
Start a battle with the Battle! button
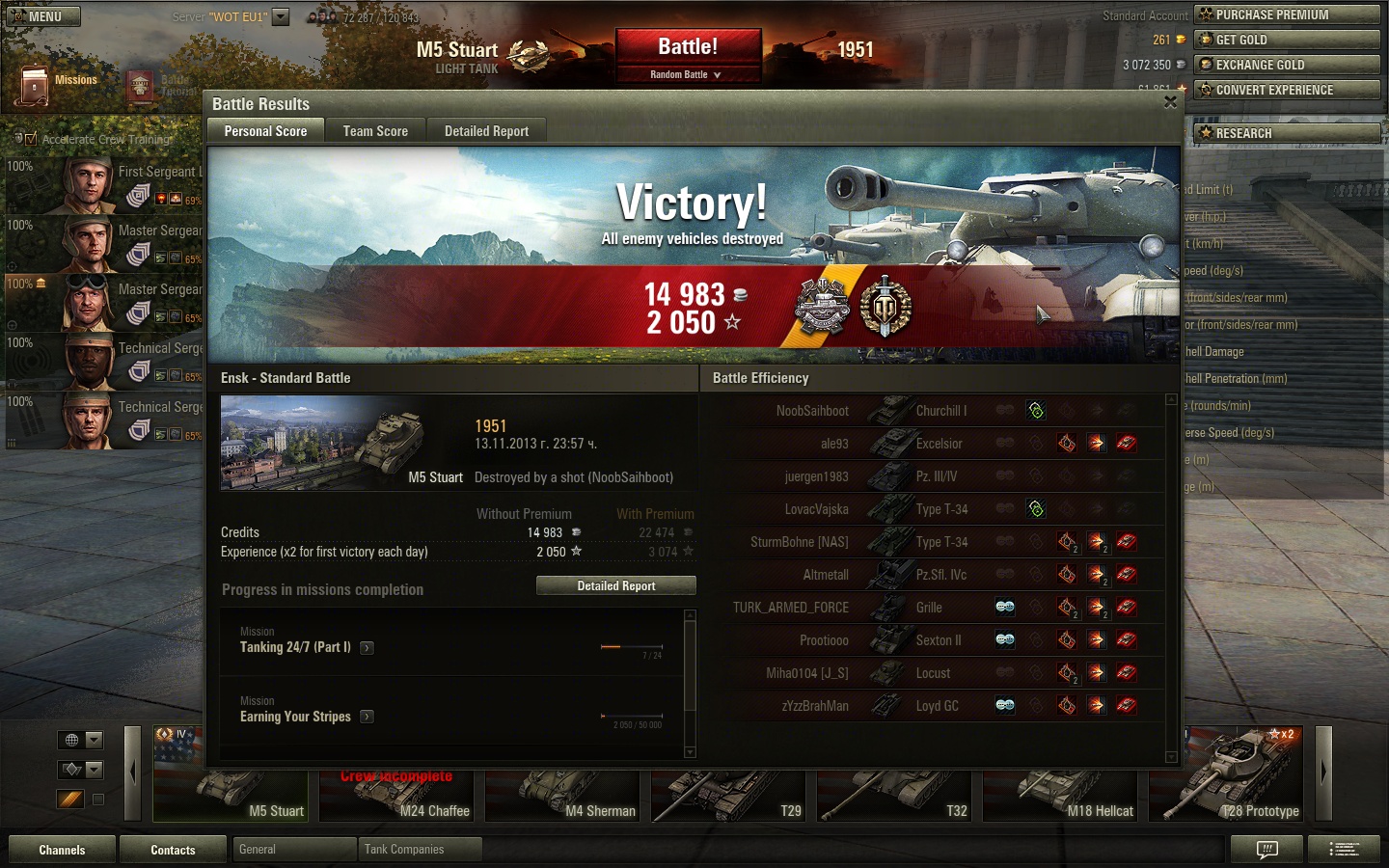click(688, 46)
